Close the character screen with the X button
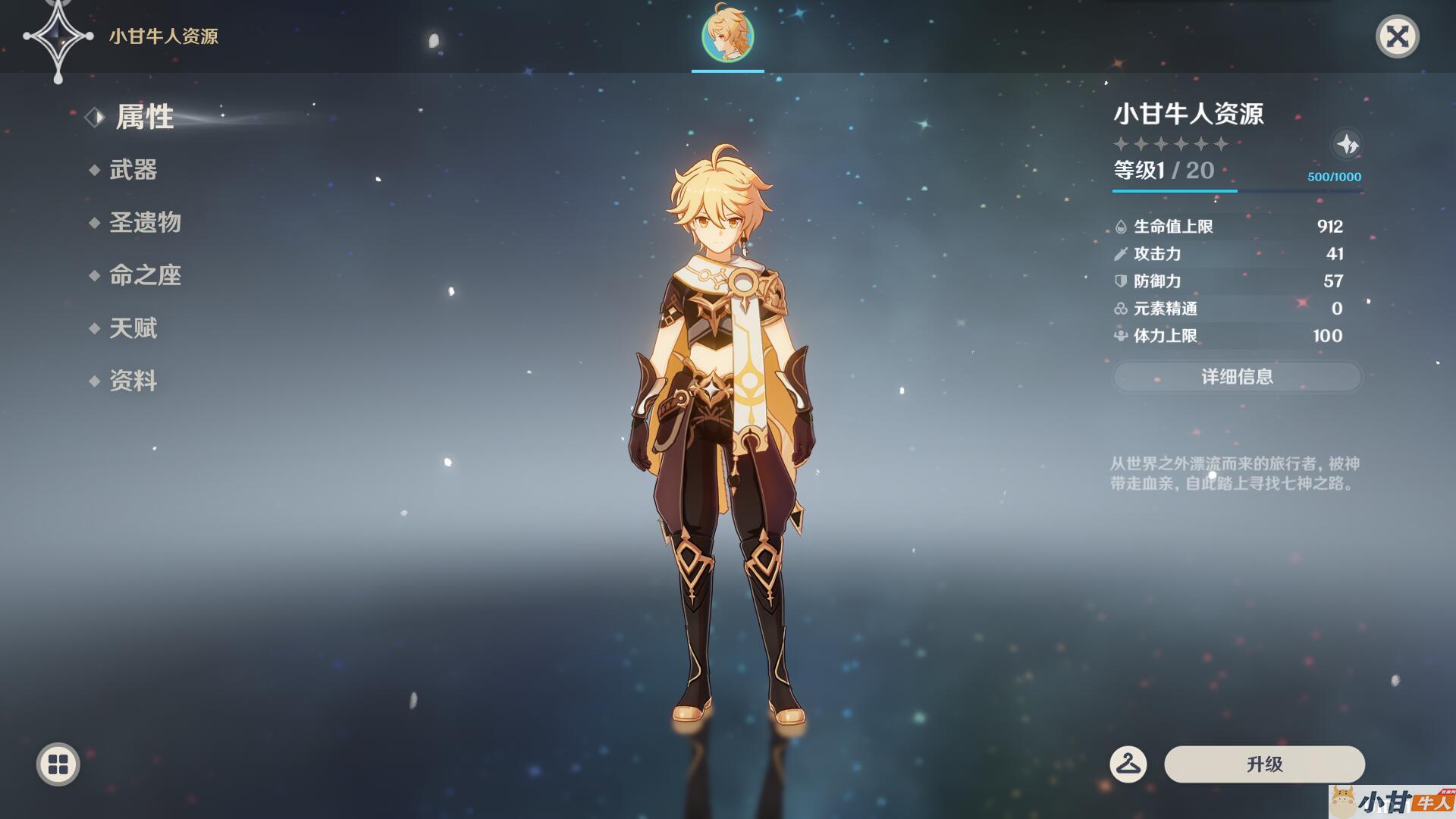 pyautogui.click(x=1397, y=36)
